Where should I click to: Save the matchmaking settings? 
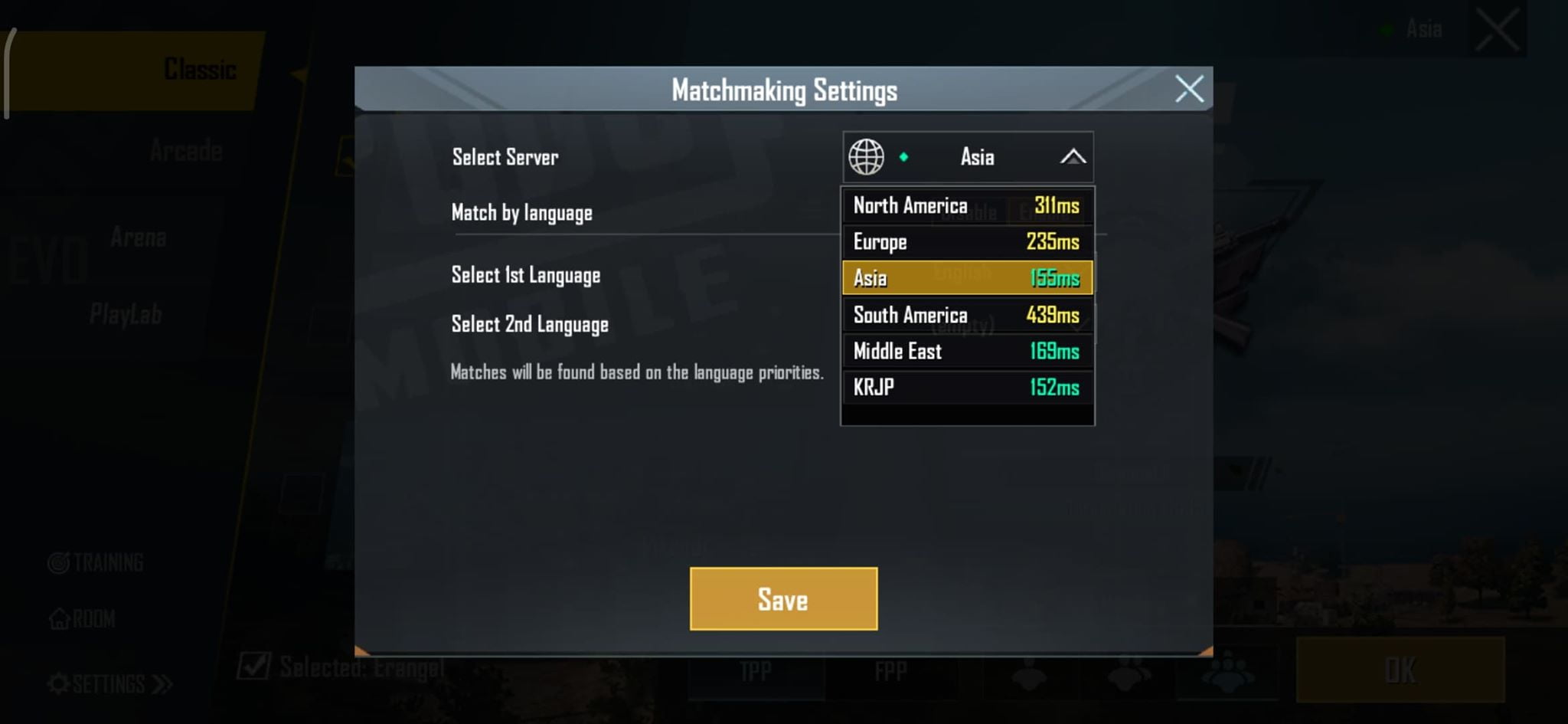click(x=783, y=599)
